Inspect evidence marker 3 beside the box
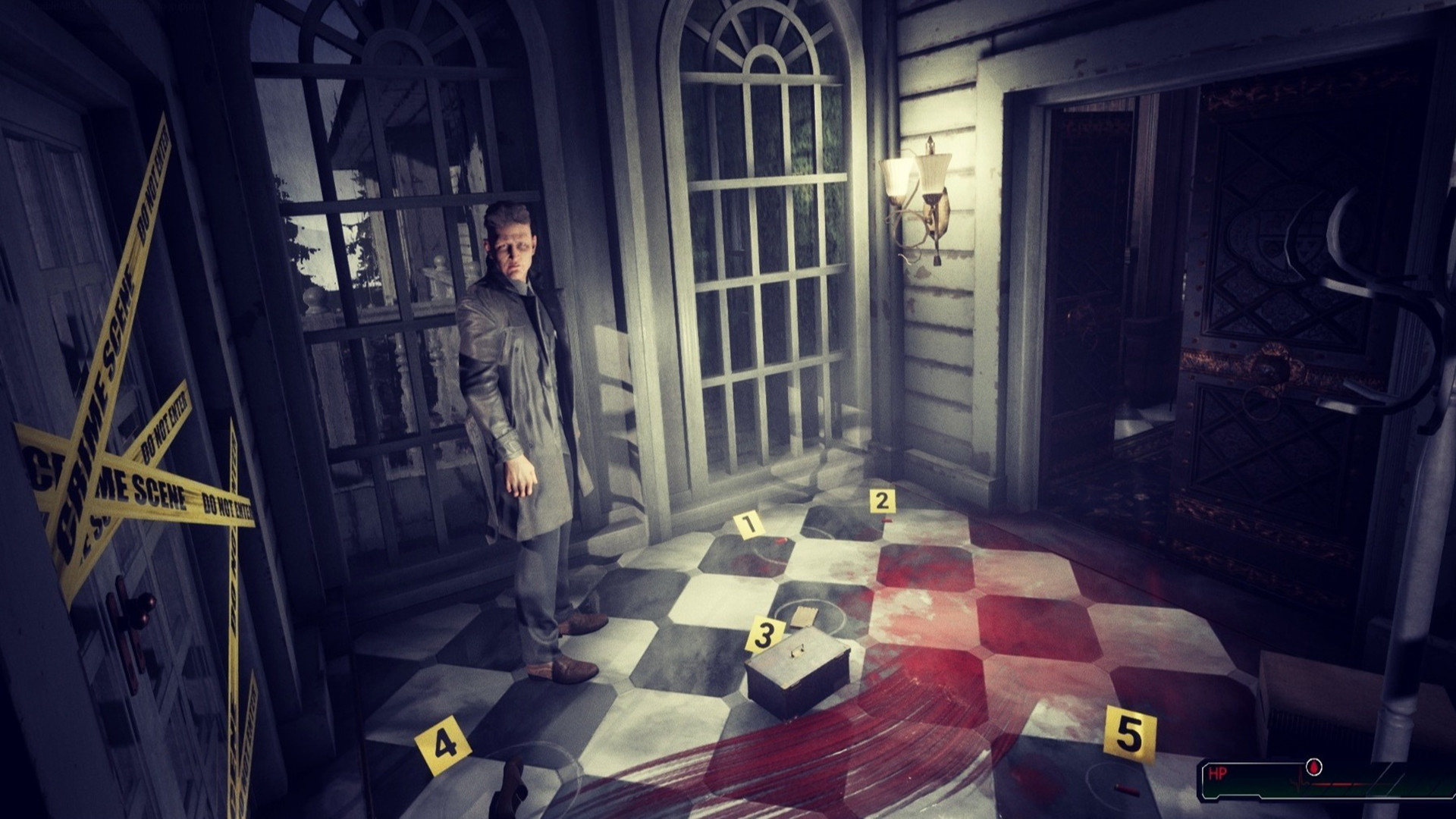 [765, 632]
